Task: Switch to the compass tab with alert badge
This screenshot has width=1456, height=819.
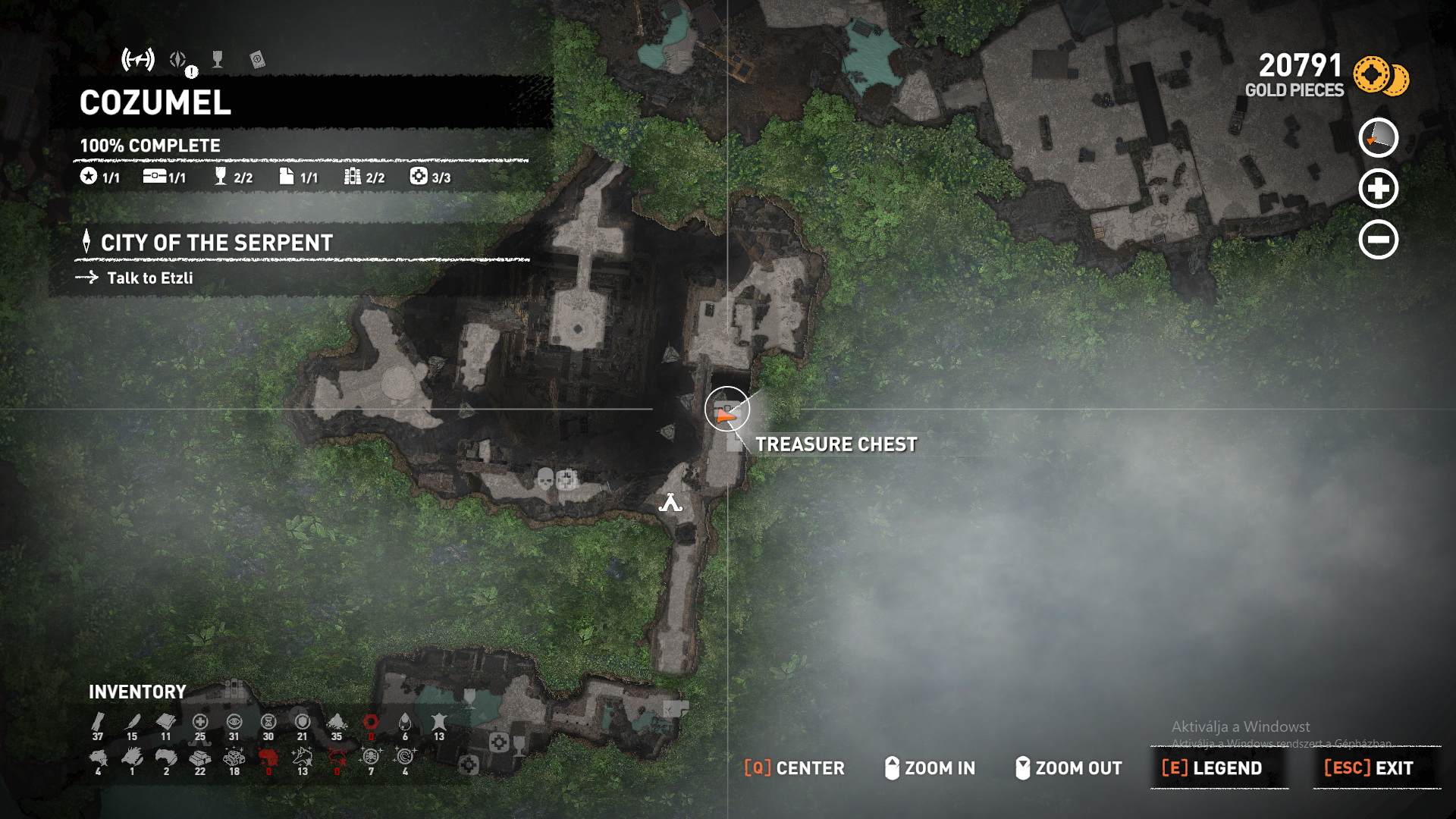Action: (x=179, y=60)
